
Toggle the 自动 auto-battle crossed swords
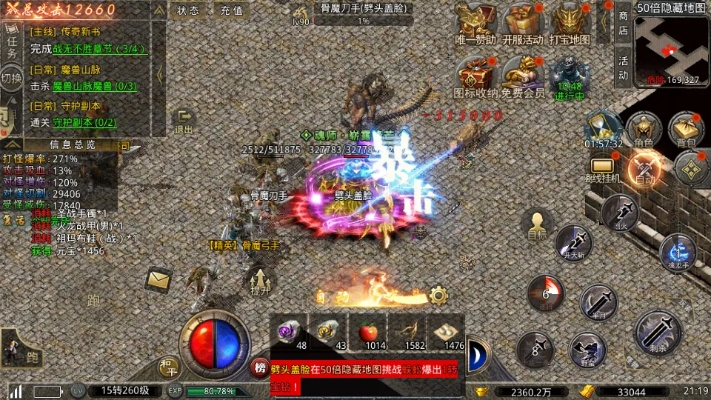coord(643,169)
